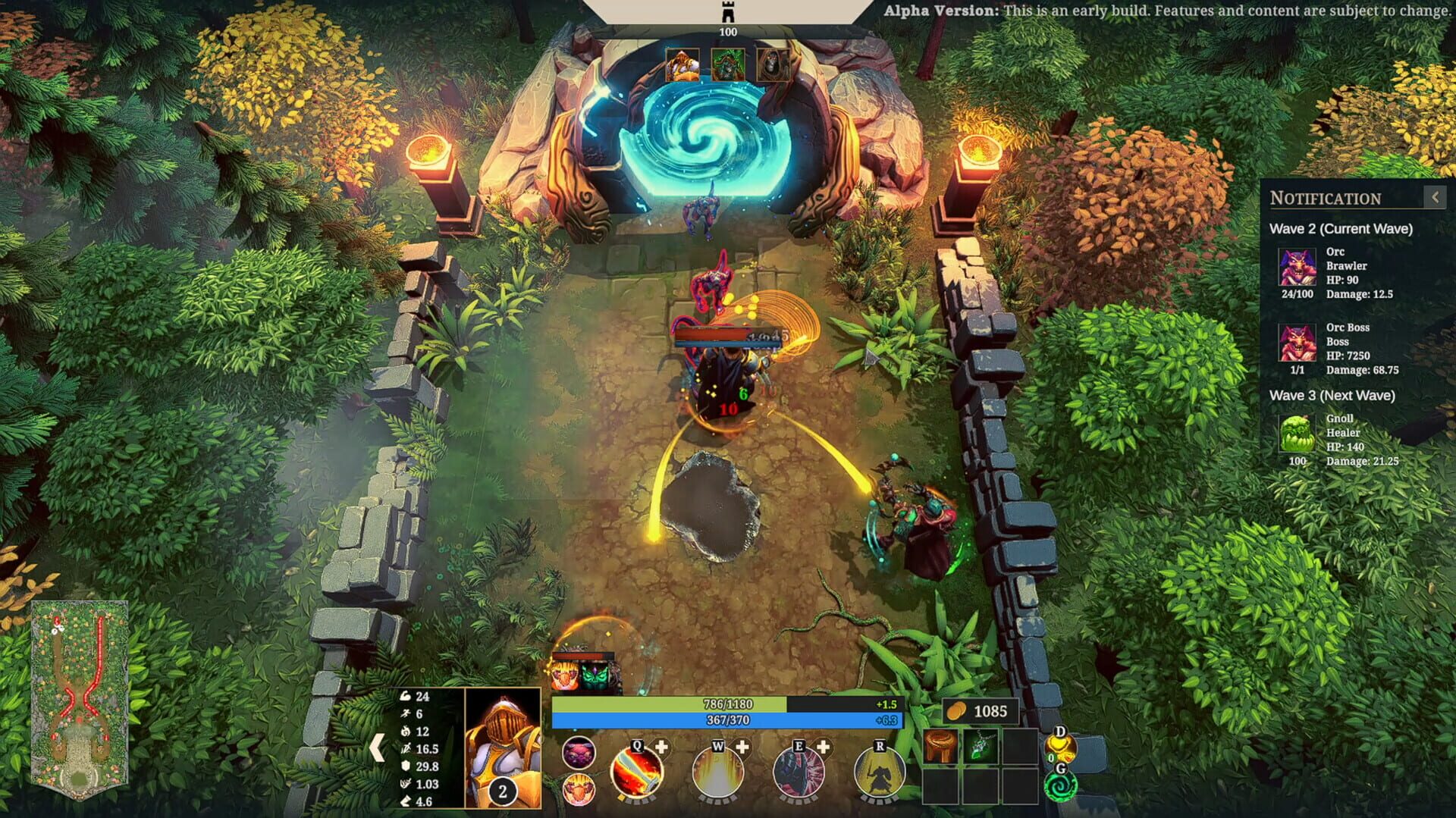Click the upgrade plus next to Q ability

(662, 747)
